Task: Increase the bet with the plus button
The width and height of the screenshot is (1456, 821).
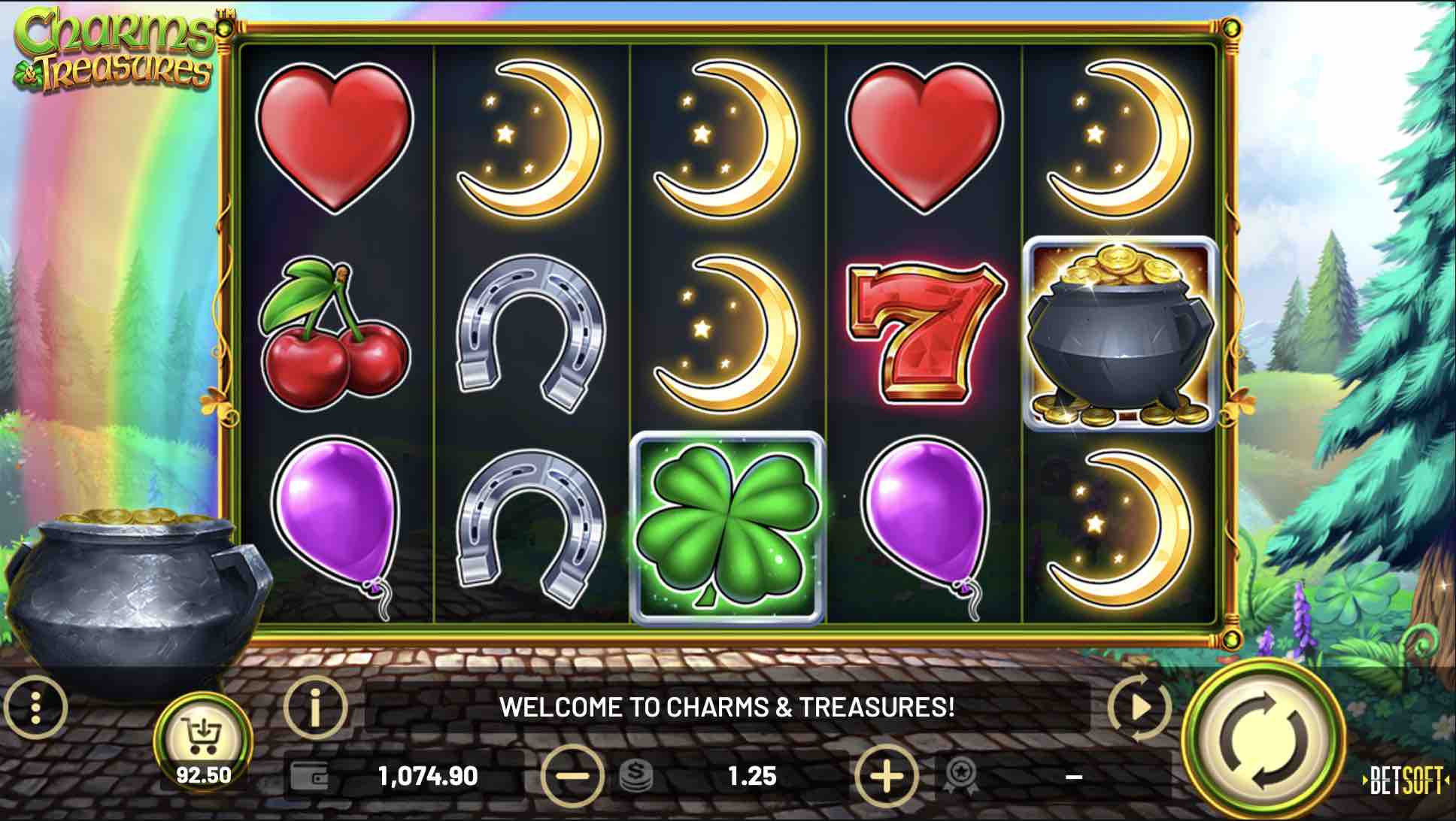Action: pyautogui.click(x=886, y=775)
